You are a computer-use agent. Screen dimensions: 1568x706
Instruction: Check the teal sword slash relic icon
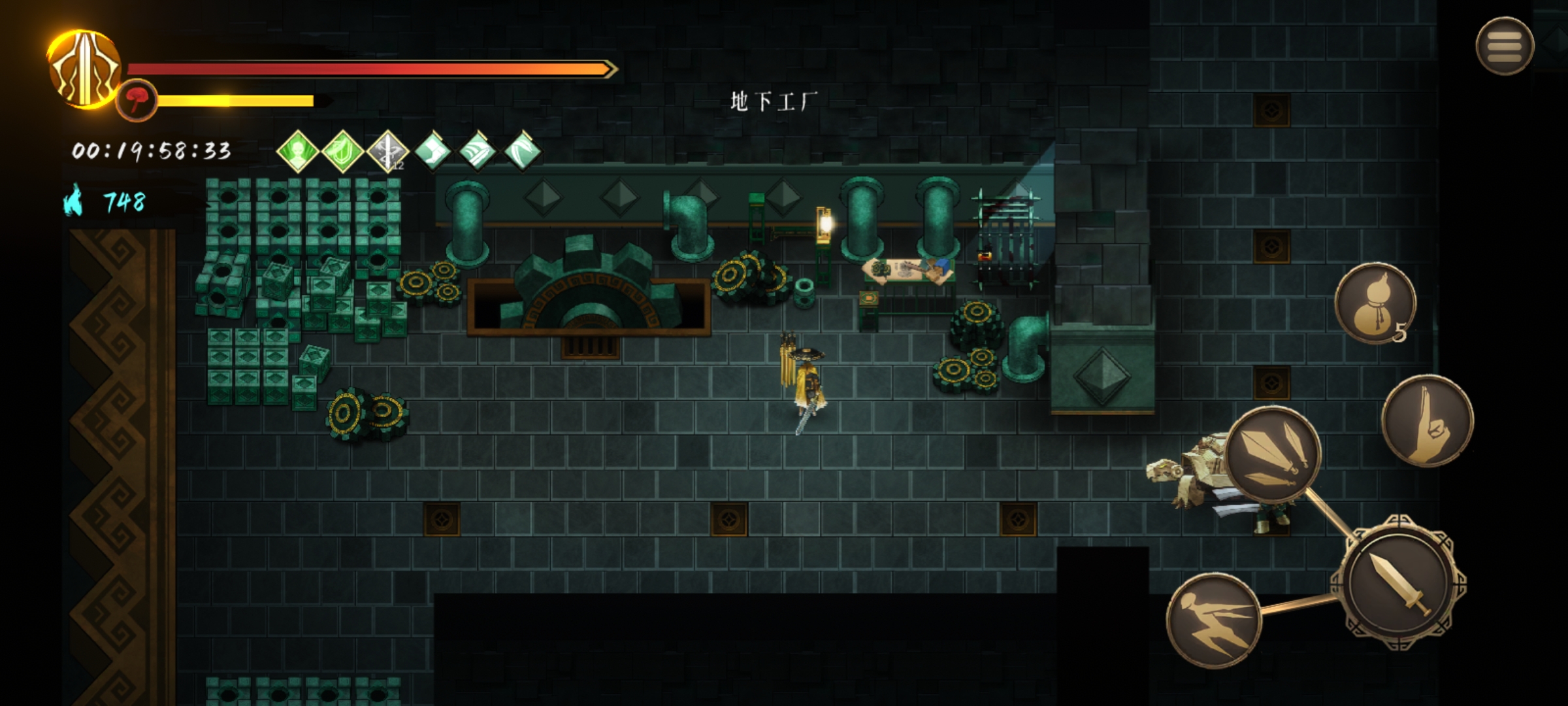tap(478, 152)
